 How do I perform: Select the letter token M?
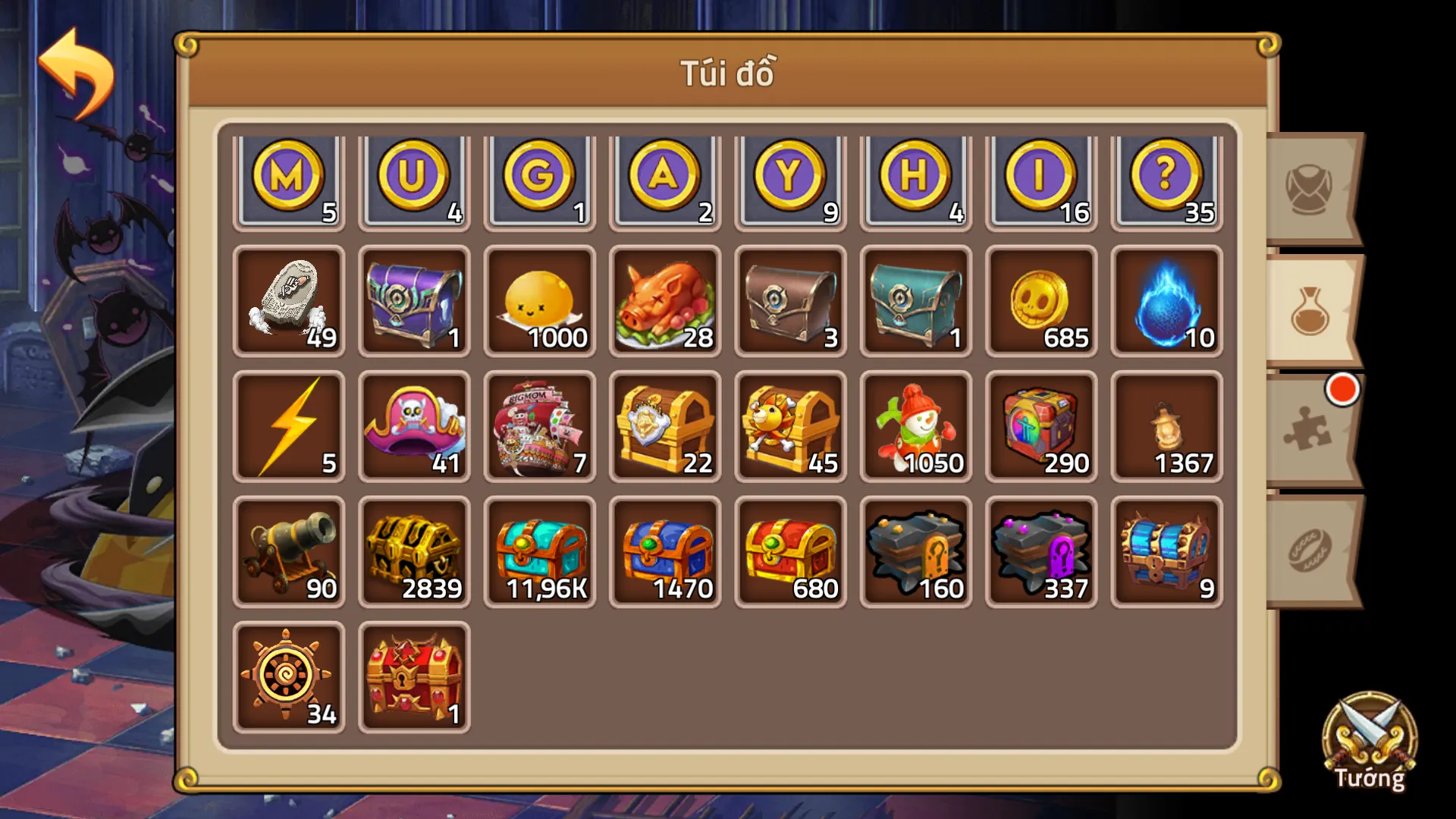pyautogui.click(x=289, y=178)
